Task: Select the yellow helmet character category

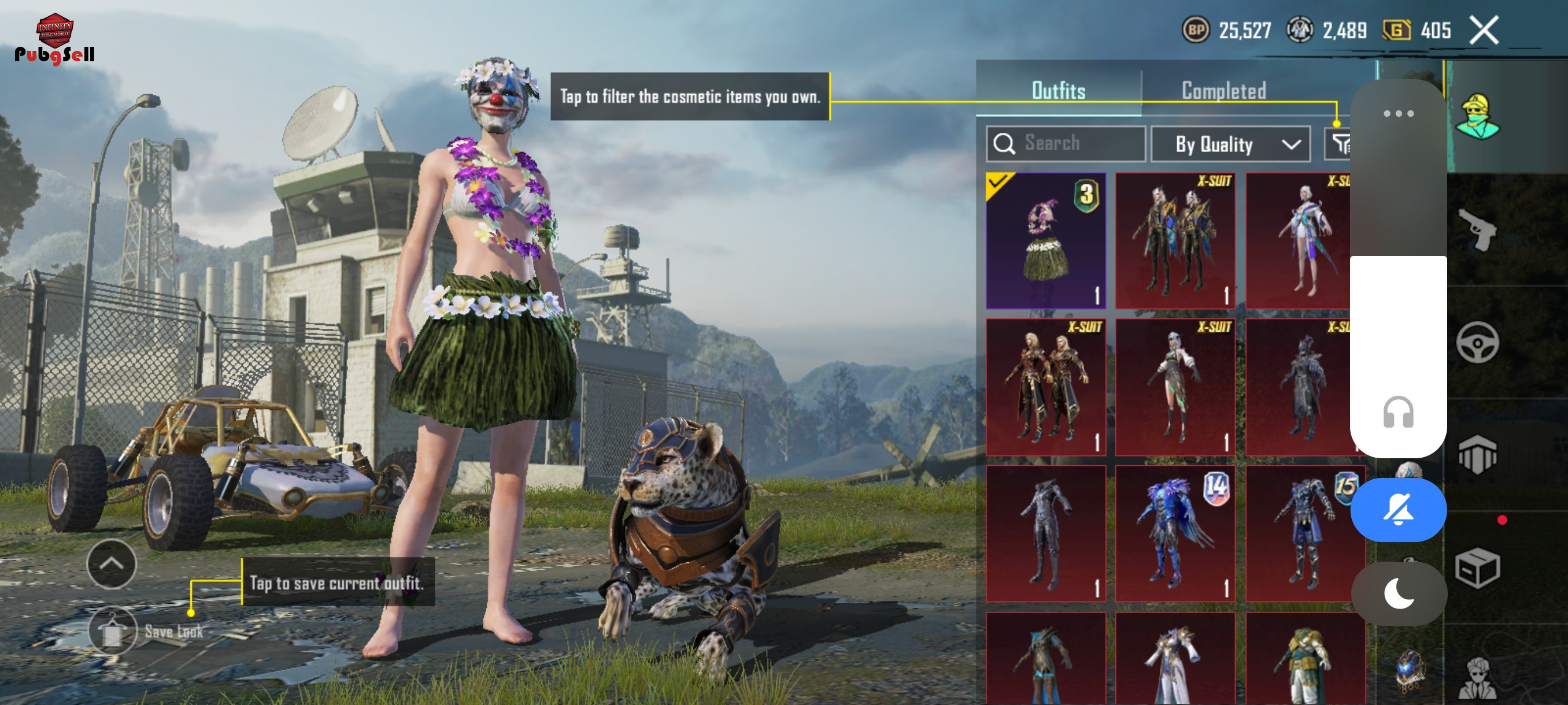Action: coord(1477,117)
